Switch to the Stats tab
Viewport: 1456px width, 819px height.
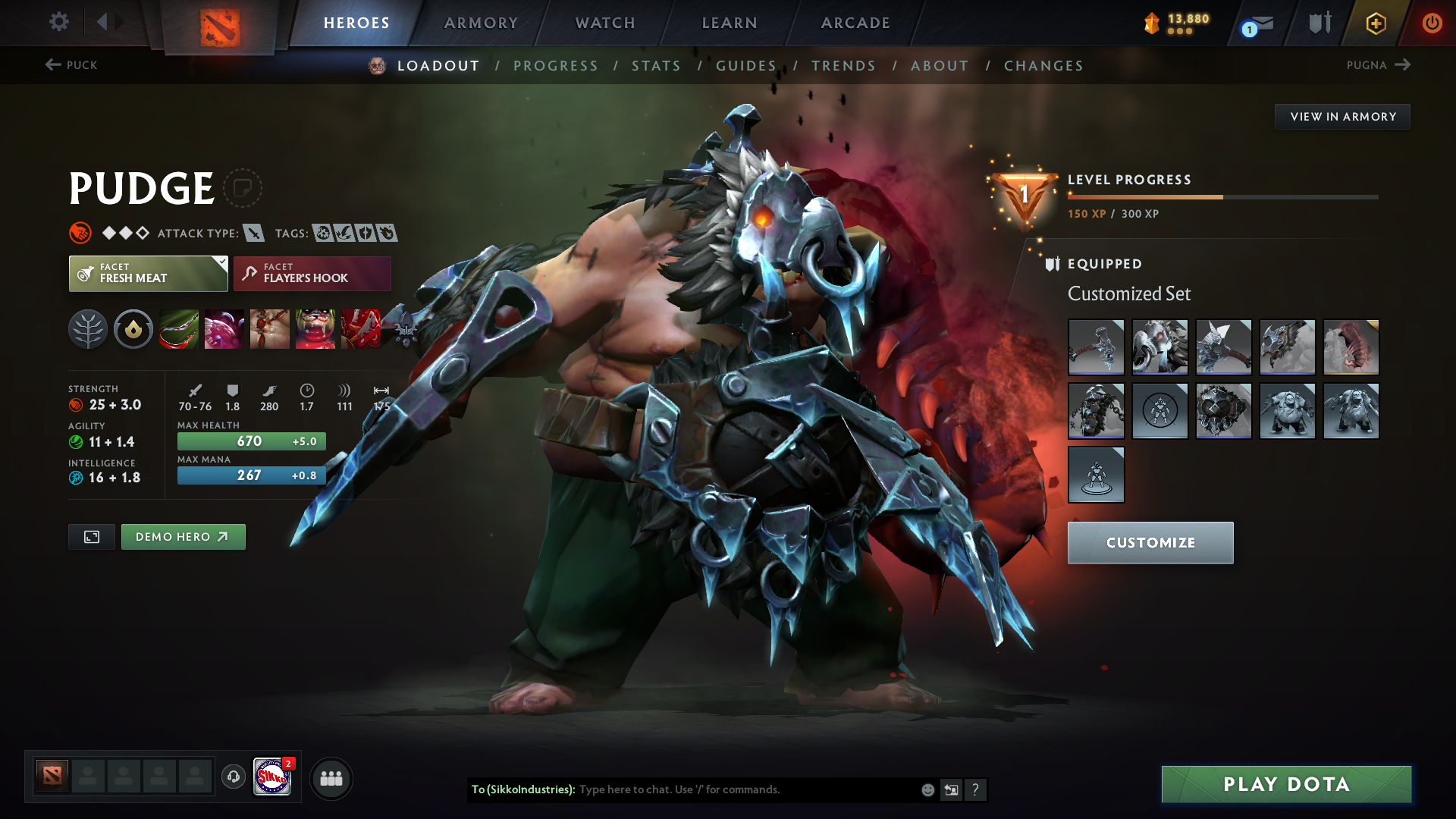657,66
